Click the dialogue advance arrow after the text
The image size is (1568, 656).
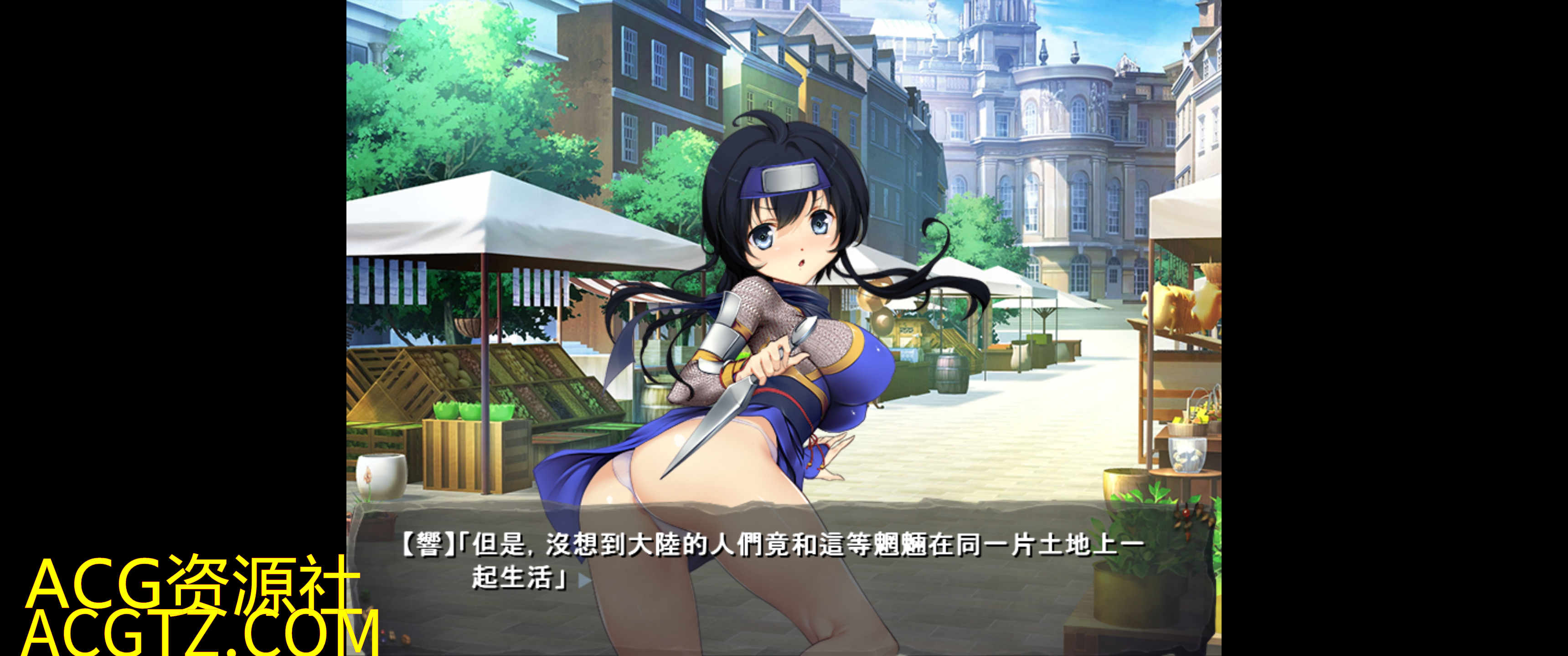[584, 580]
